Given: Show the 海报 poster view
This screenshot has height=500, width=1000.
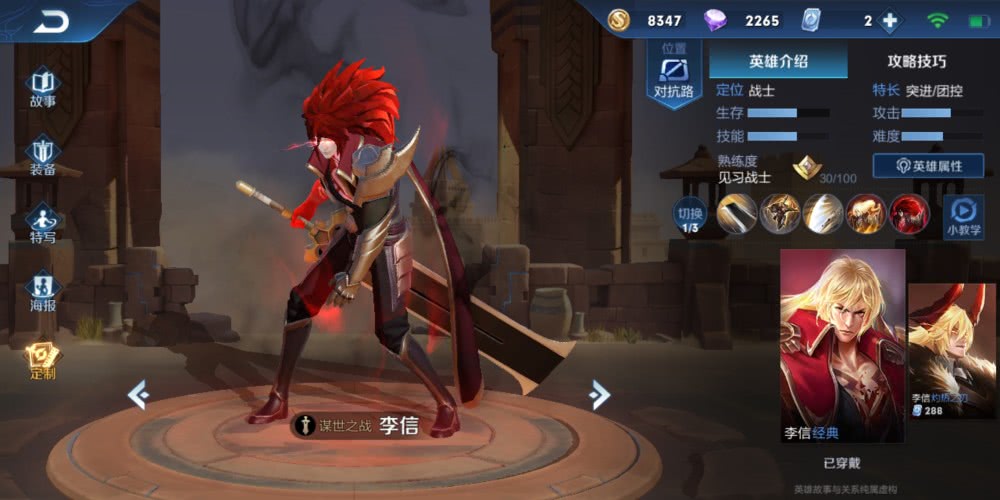Looking at the screenshot, I should [x=42, y=292].
